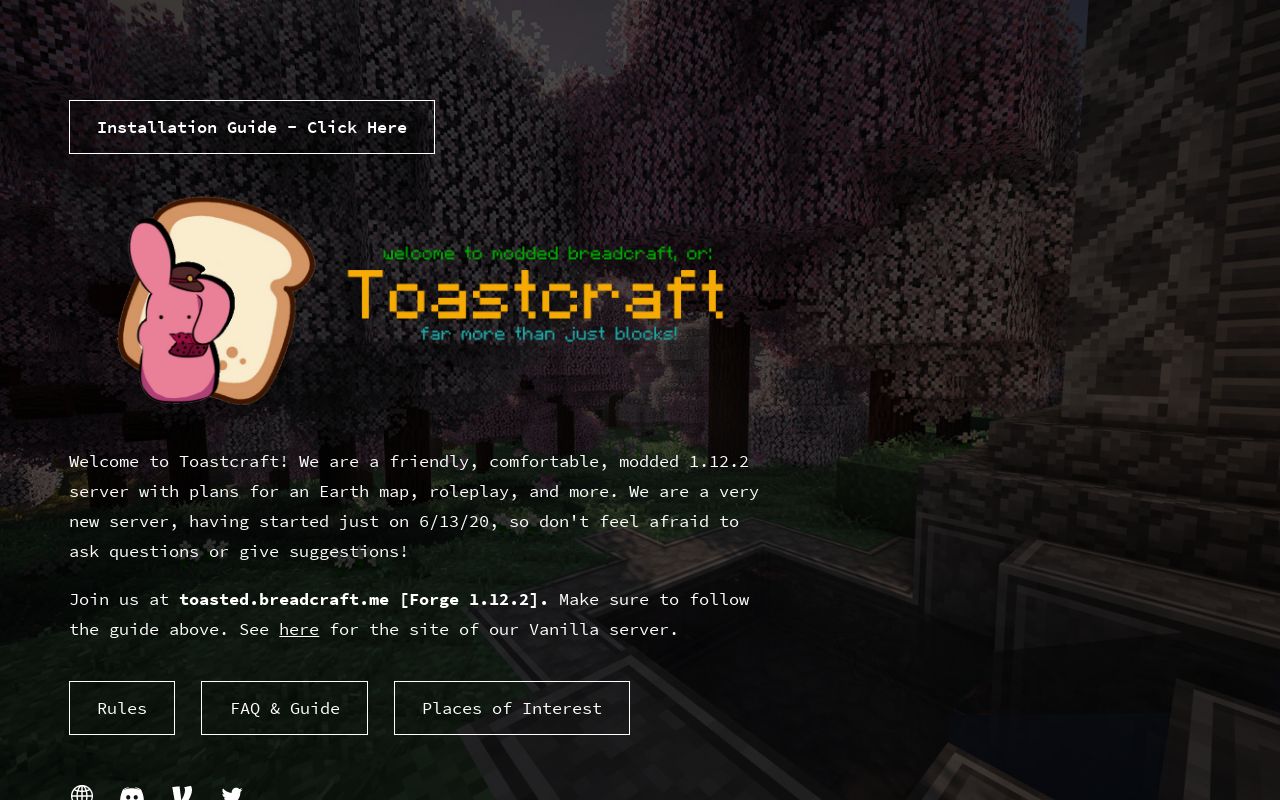
Task: Open the Discord icon at the bottom
Action: 131,795
